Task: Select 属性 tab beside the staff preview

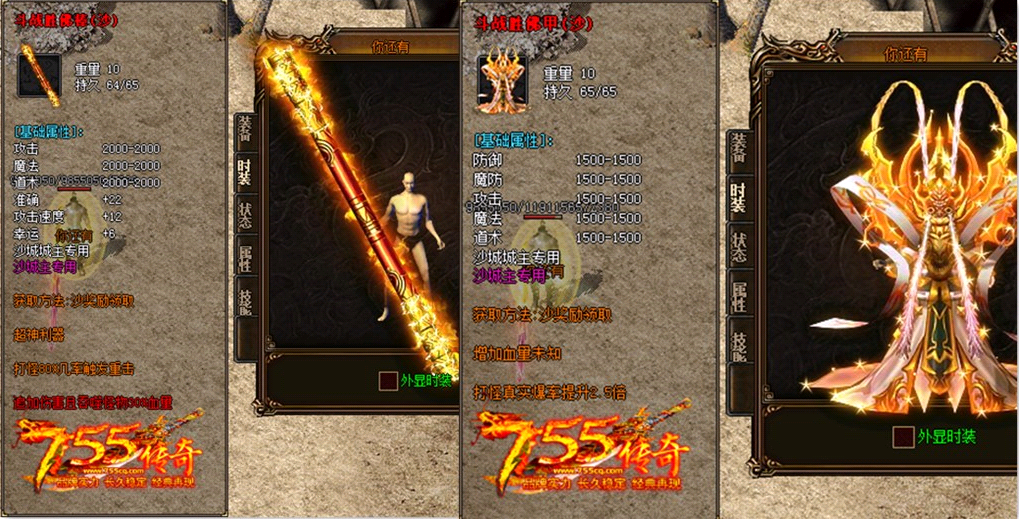Action: [x=244, y=257]
